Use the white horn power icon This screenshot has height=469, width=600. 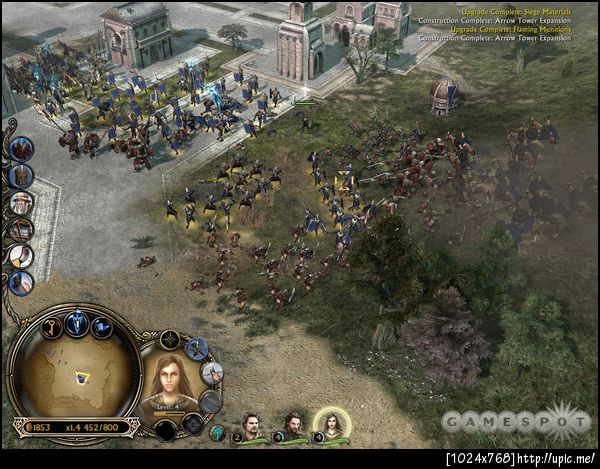point(22,256)
